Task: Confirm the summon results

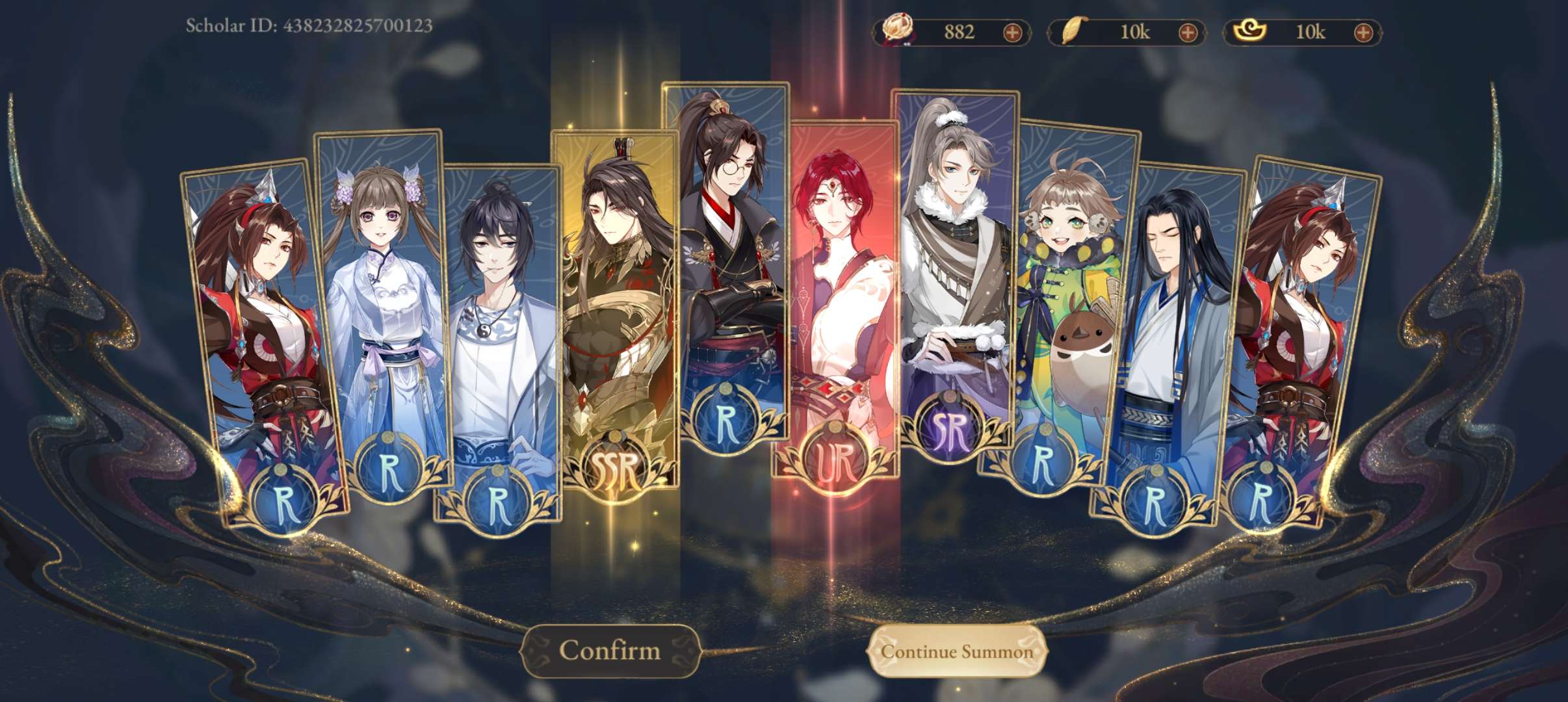Action: [610, 651]
